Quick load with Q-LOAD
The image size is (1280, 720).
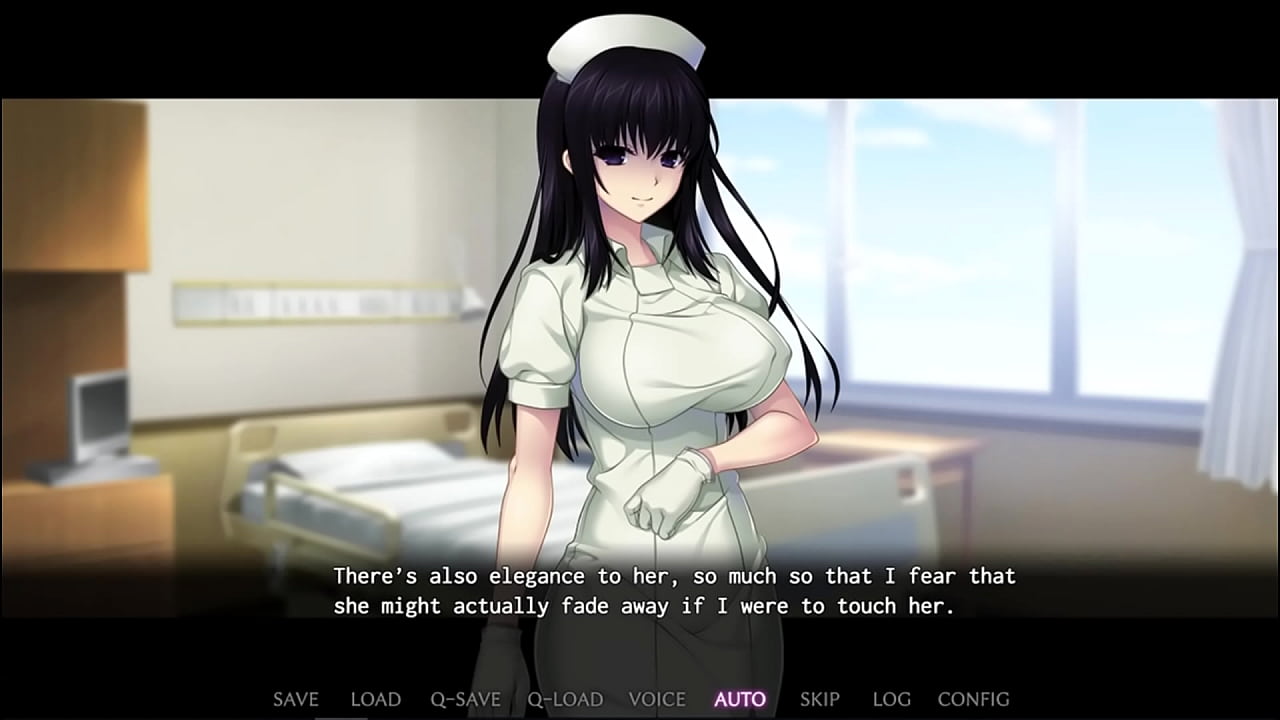pyautogui.click(x=565, y=699)
